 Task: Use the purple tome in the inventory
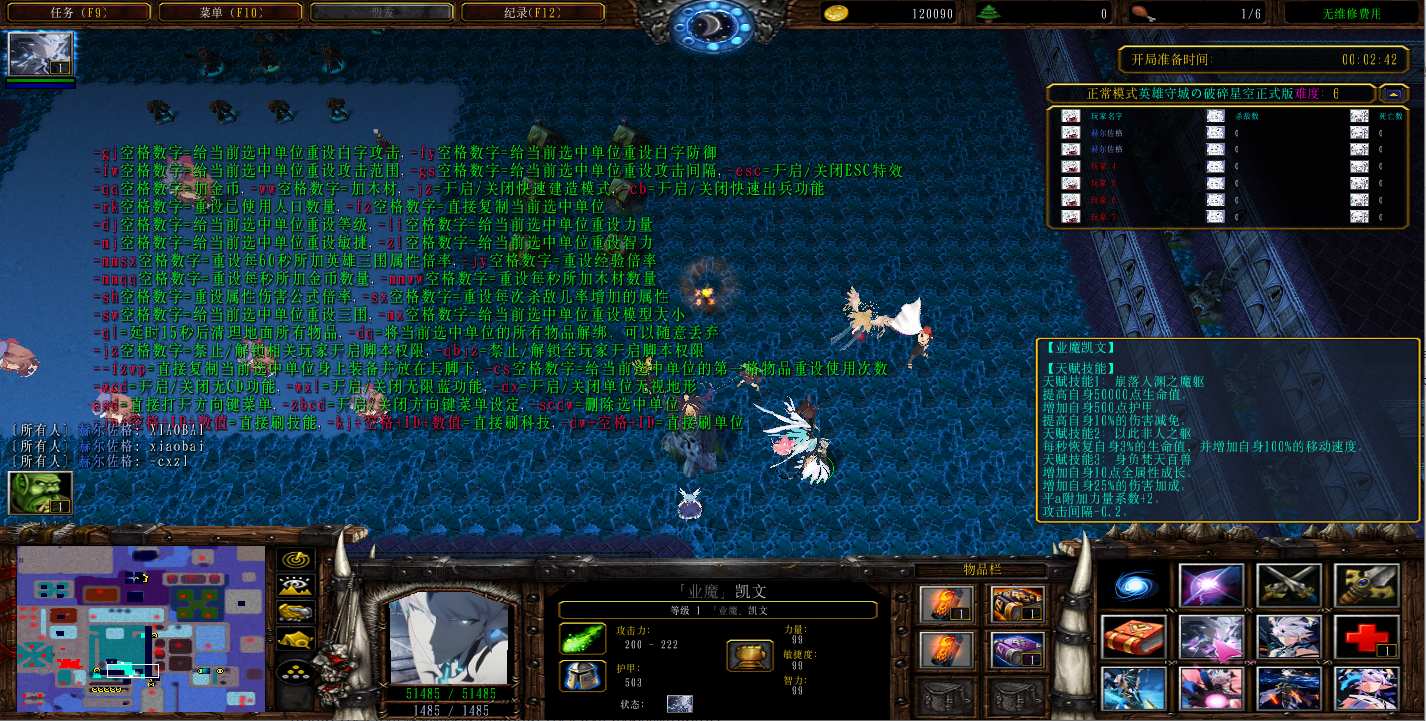pyautogui.click(x=1018, y=650)
